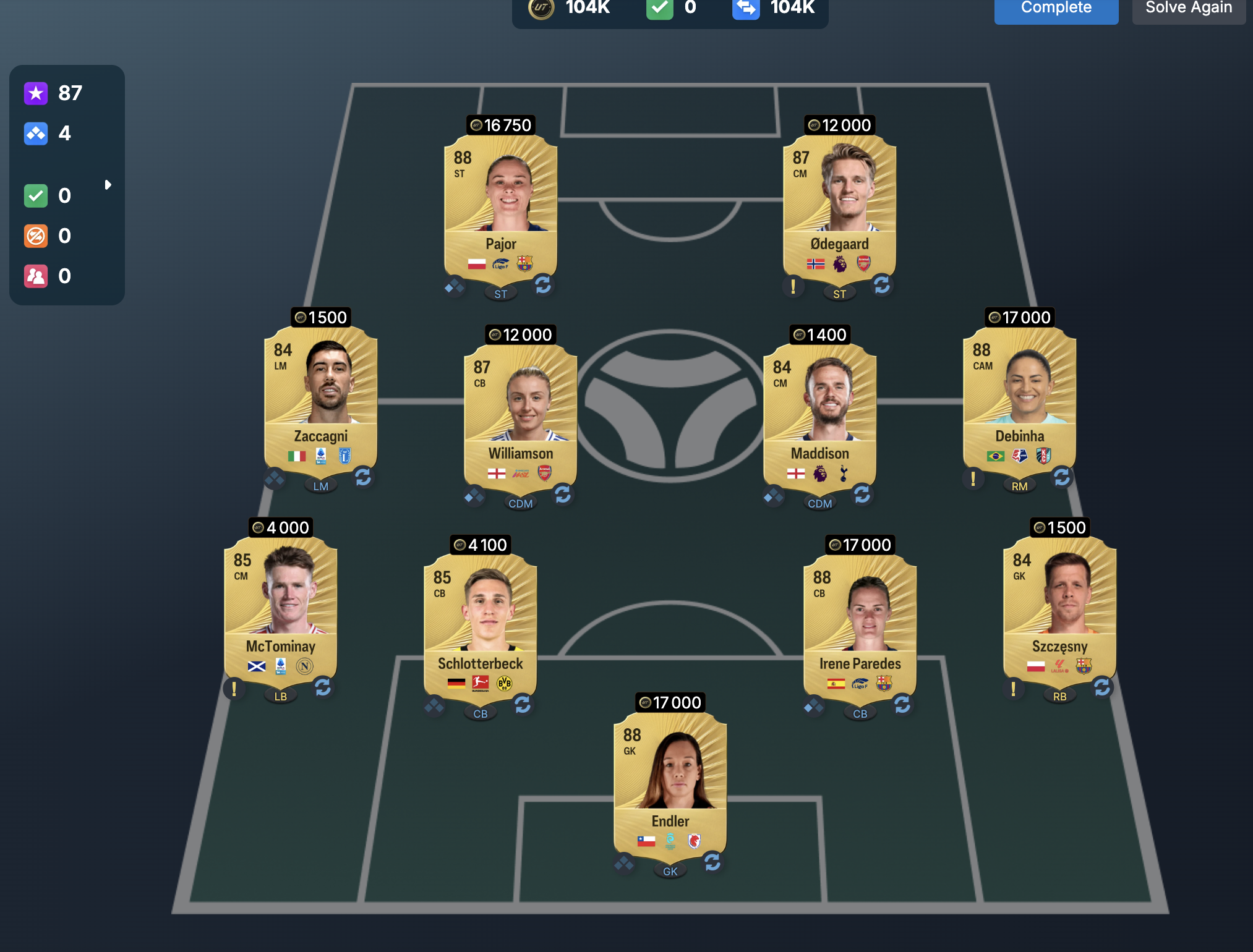Click the chemistry icon under Endler

coord(624,862)
